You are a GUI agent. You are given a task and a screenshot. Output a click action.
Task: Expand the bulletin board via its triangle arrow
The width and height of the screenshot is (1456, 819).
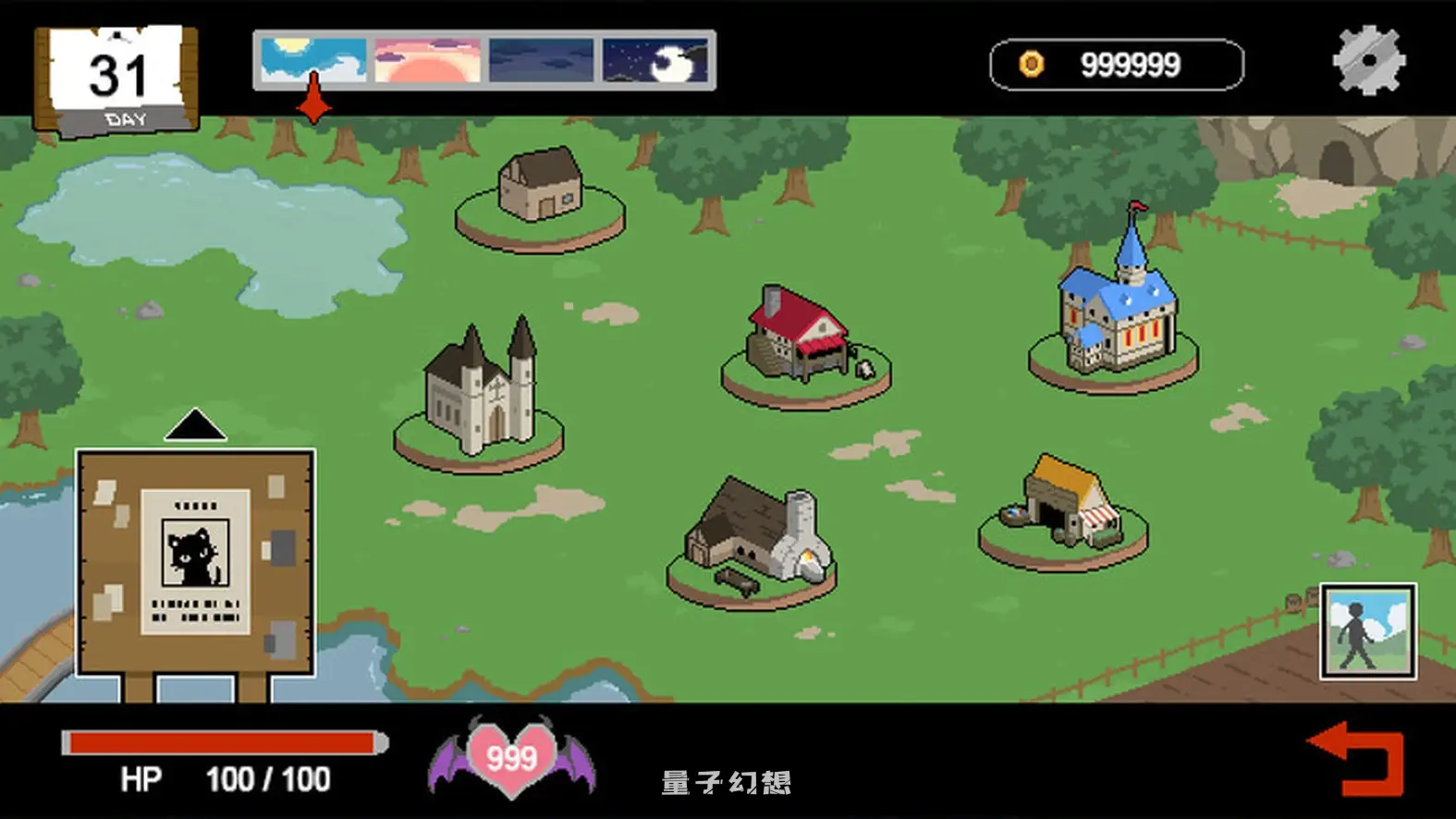pyautogui.click(x=194, y=427)
